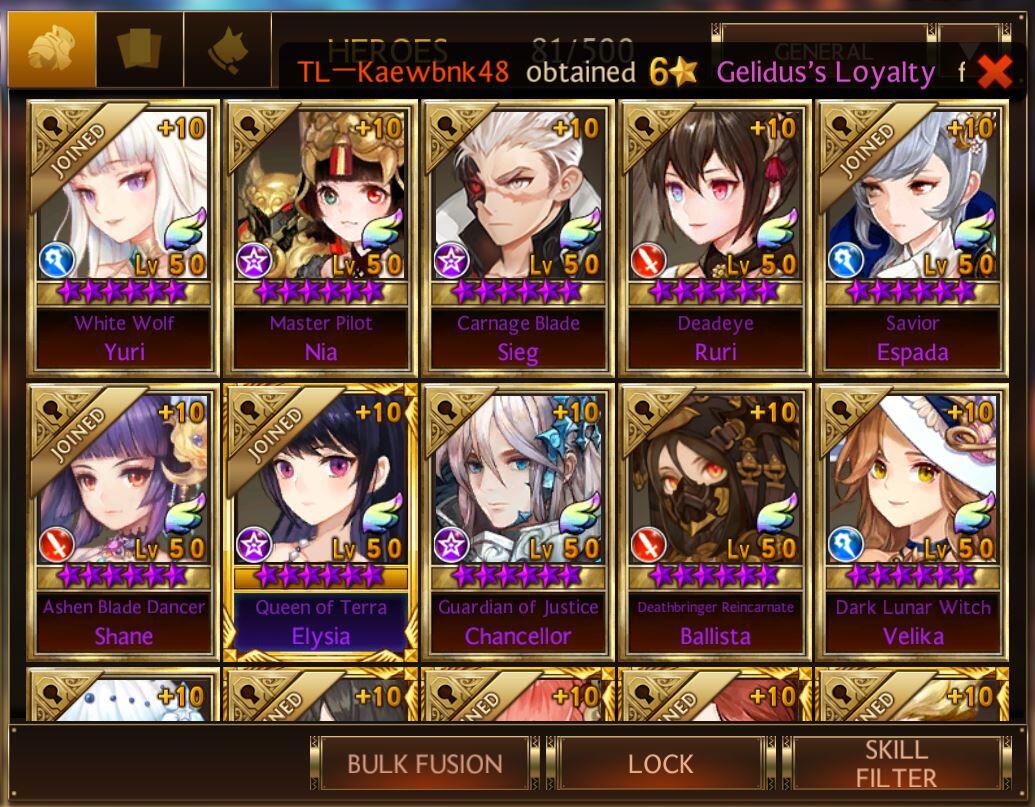This screenshot has width=1035, height=807.
Task: Activate the Lock button
Action: pos(660,765)
